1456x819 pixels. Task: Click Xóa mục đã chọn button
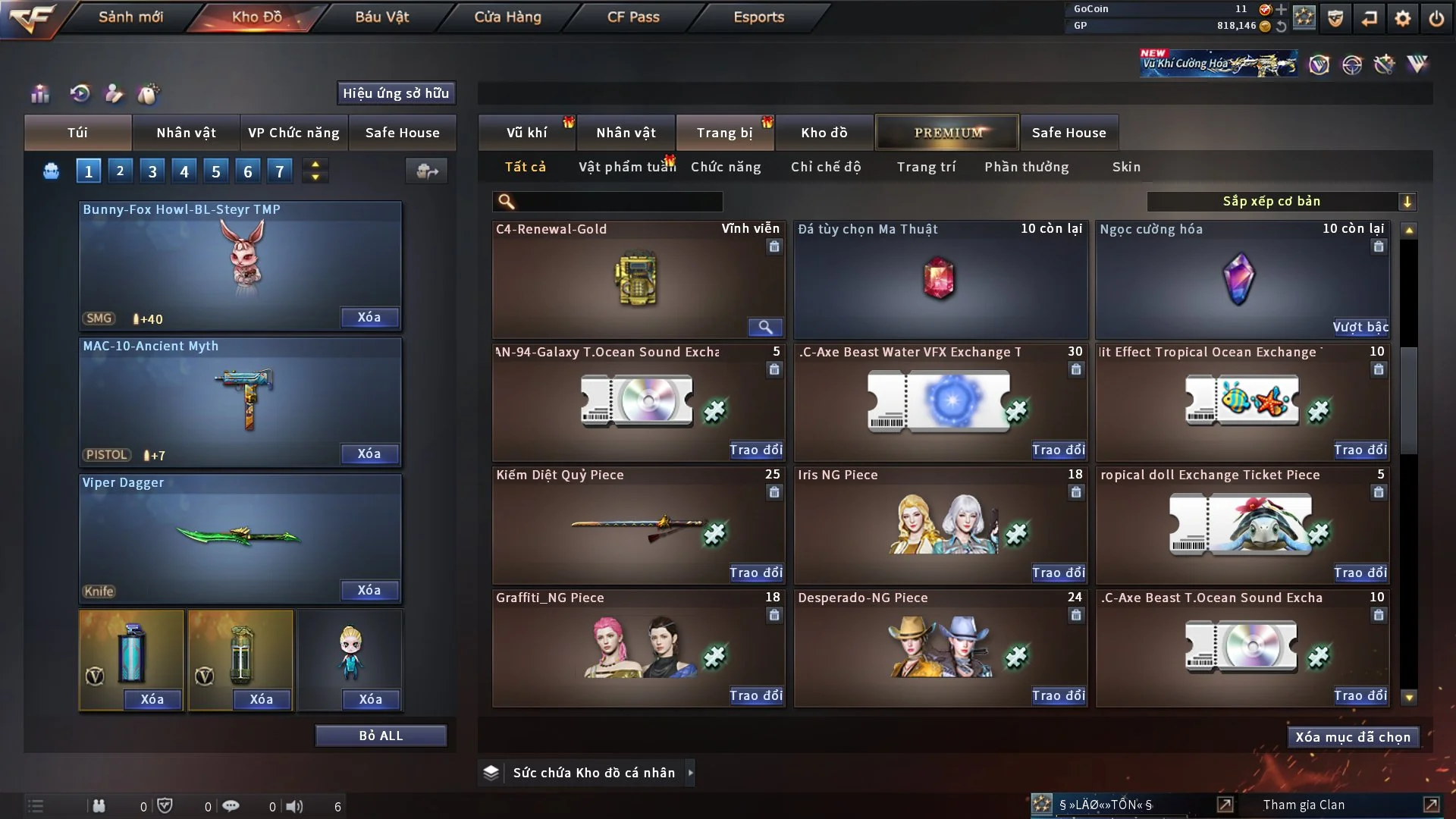[1353, 737]
